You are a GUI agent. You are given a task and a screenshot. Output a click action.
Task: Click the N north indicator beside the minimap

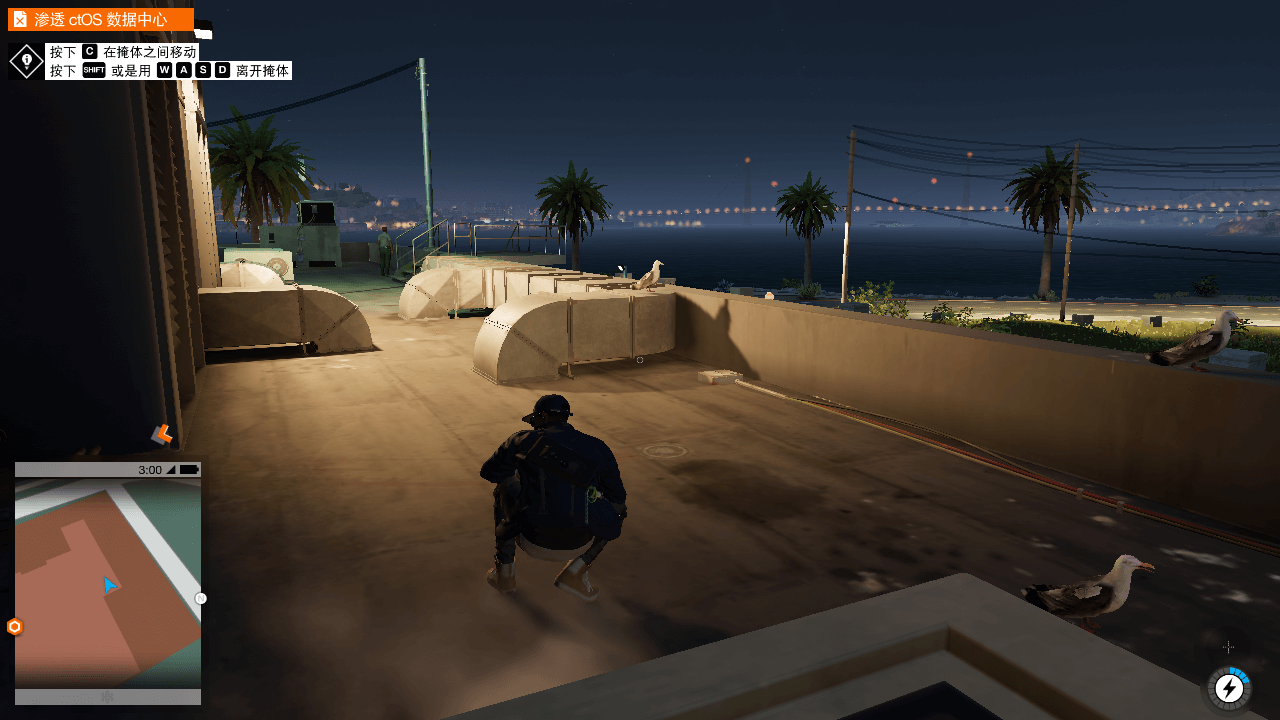(200, 598)
